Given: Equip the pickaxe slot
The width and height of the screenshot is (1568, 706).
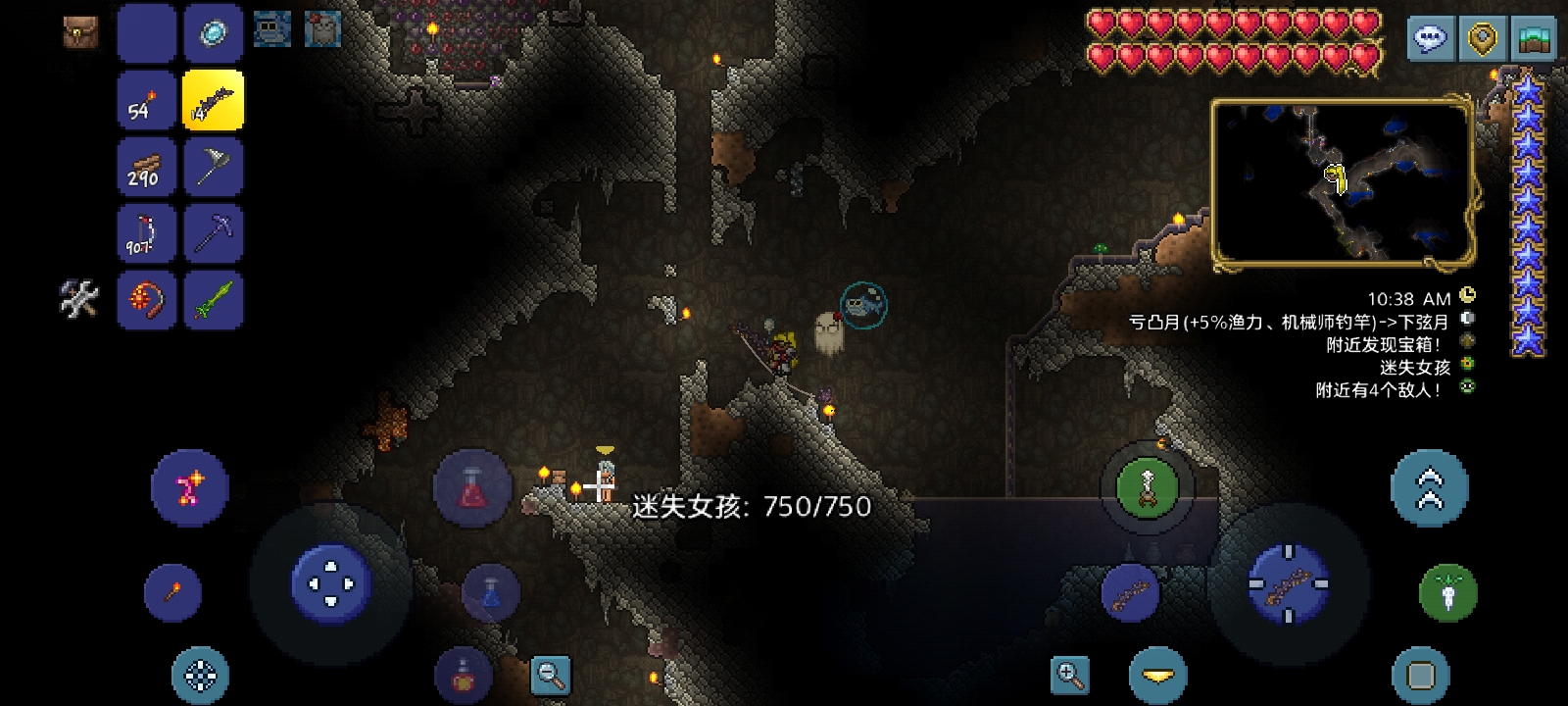Looking at the screenshot, I should click(213, 233).
